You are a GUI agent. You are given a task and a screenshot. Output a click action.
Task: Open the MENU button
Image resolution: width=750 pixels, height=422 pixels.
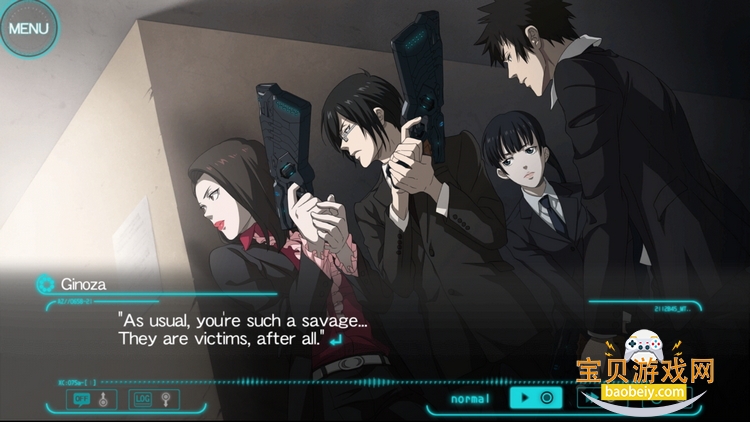tap(28, 27)
